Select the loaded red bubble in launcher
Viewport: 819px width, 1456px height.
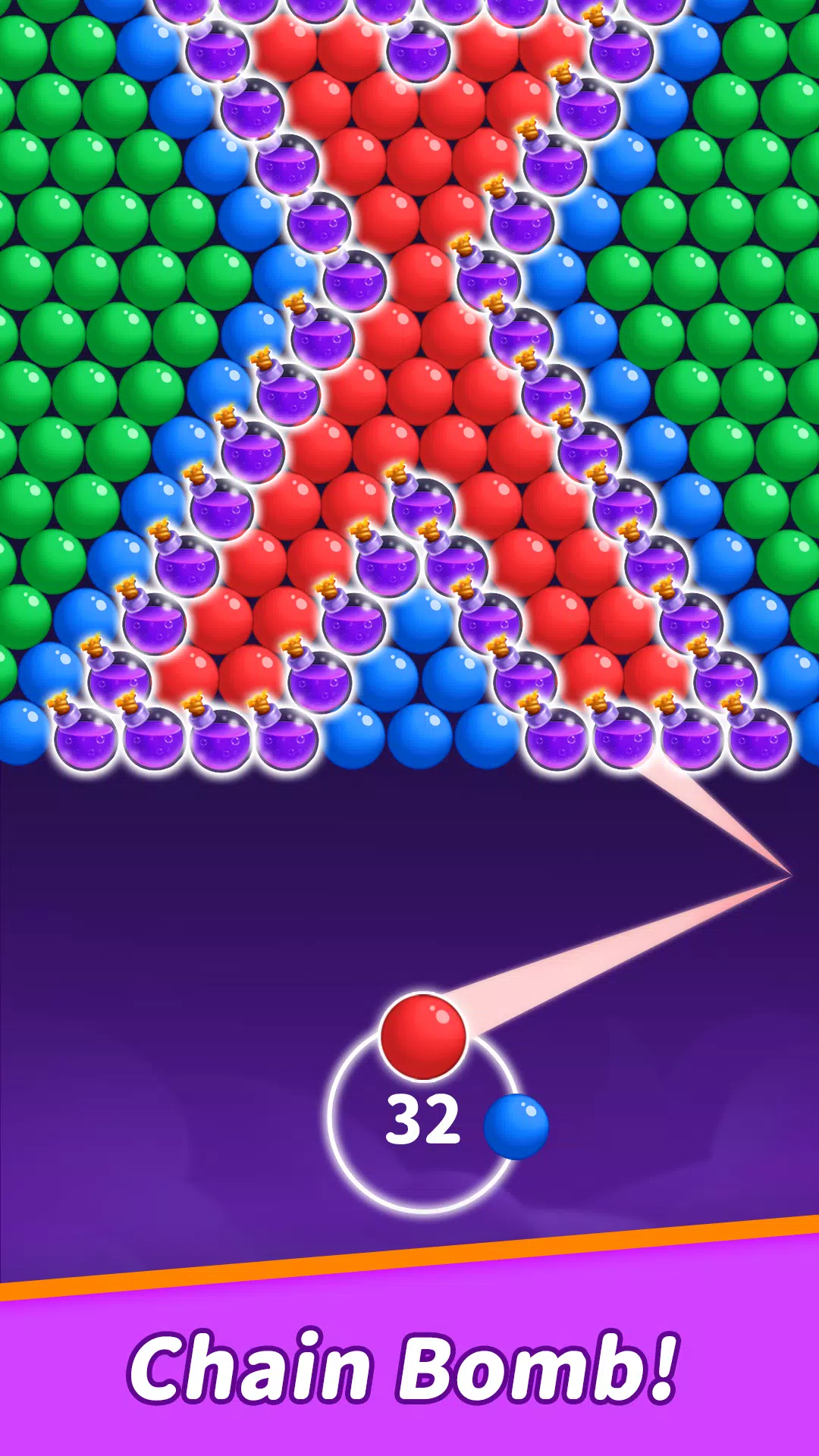click(x=423, y=1037)
